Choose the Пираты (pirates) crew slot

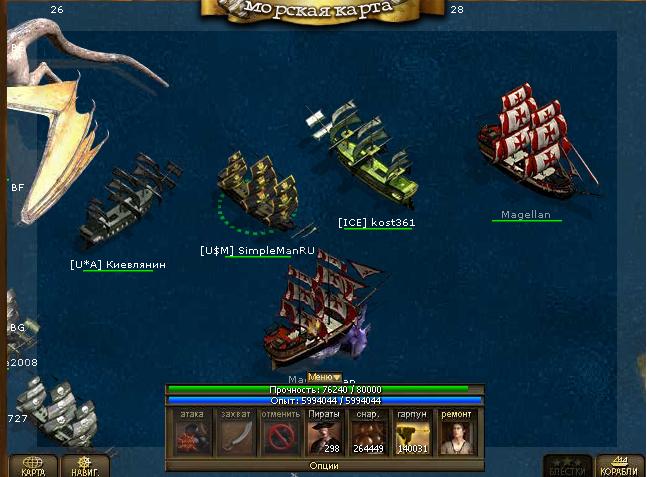coord(324,435)
